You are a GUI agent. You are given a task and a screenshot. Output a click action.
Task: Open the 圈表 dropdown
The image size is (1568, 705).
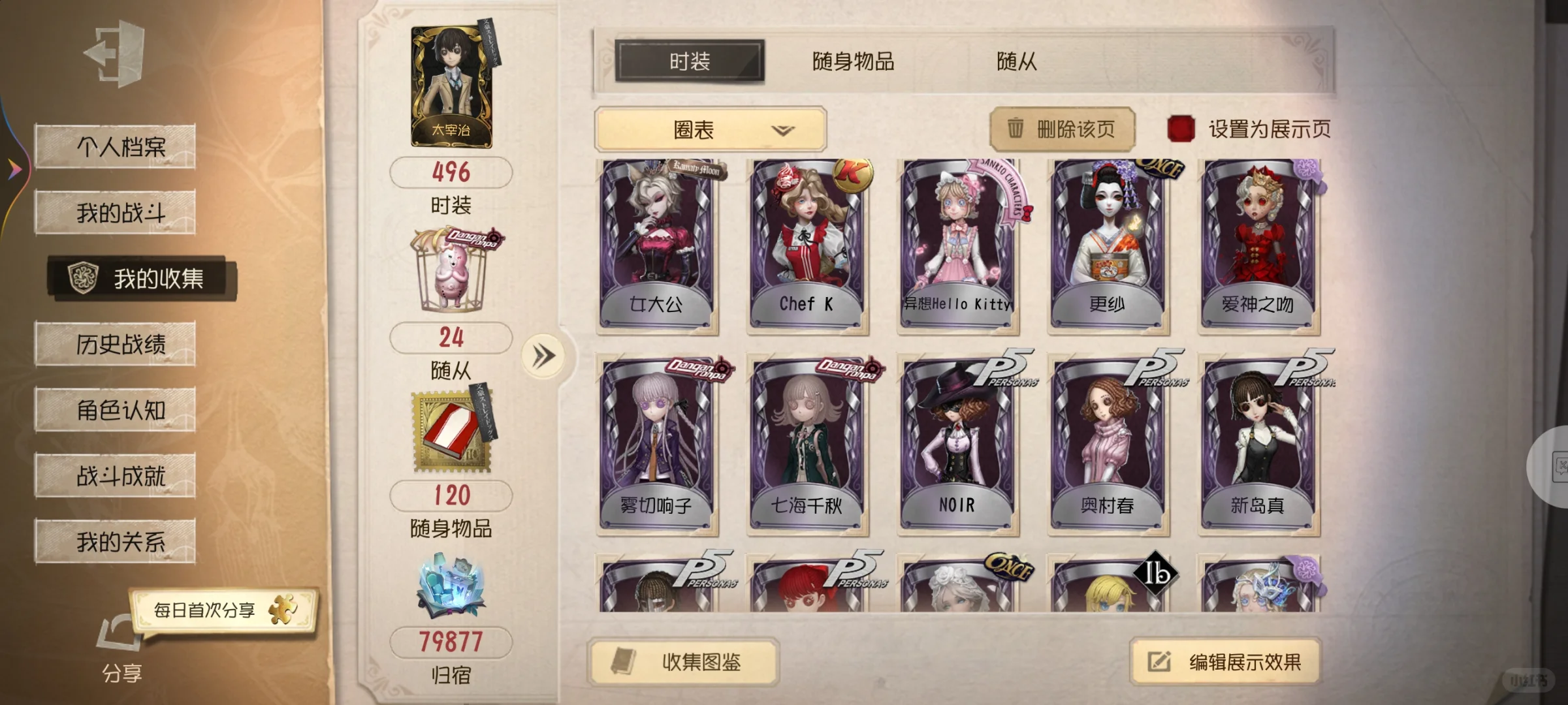(709, 129)
